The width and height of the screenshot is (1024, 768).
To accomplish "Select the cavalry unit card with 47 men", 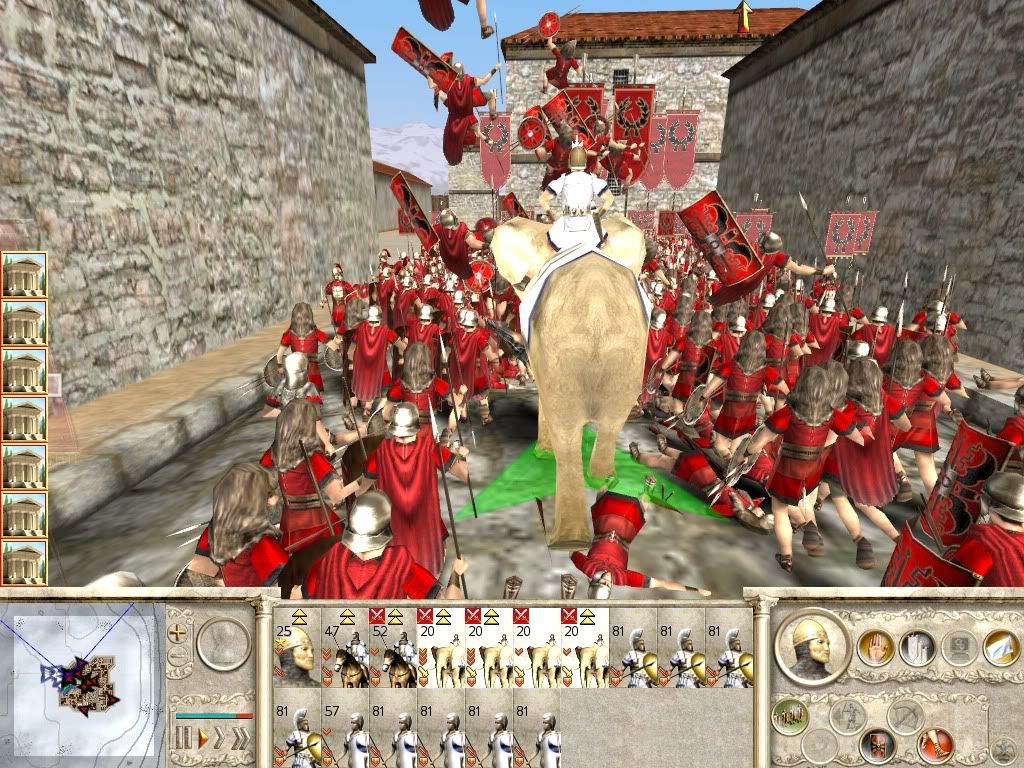I will (x=345, y=647).
